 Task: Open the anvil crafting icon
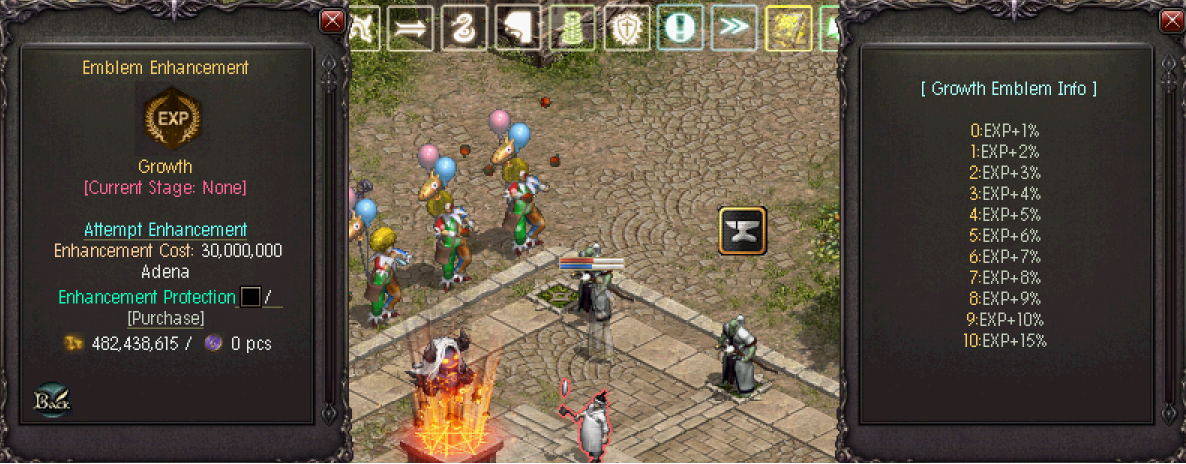(x=742, y=231)
